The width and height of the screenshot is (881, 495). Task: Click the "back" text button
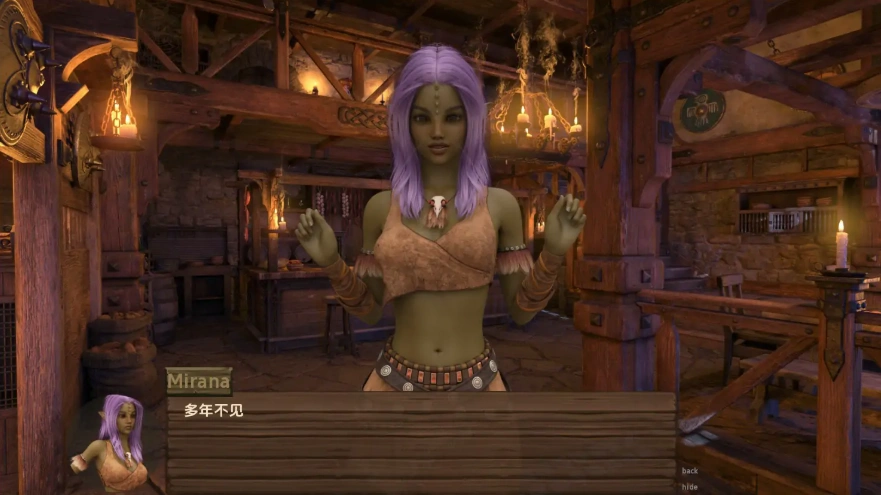tap(690, 471)
